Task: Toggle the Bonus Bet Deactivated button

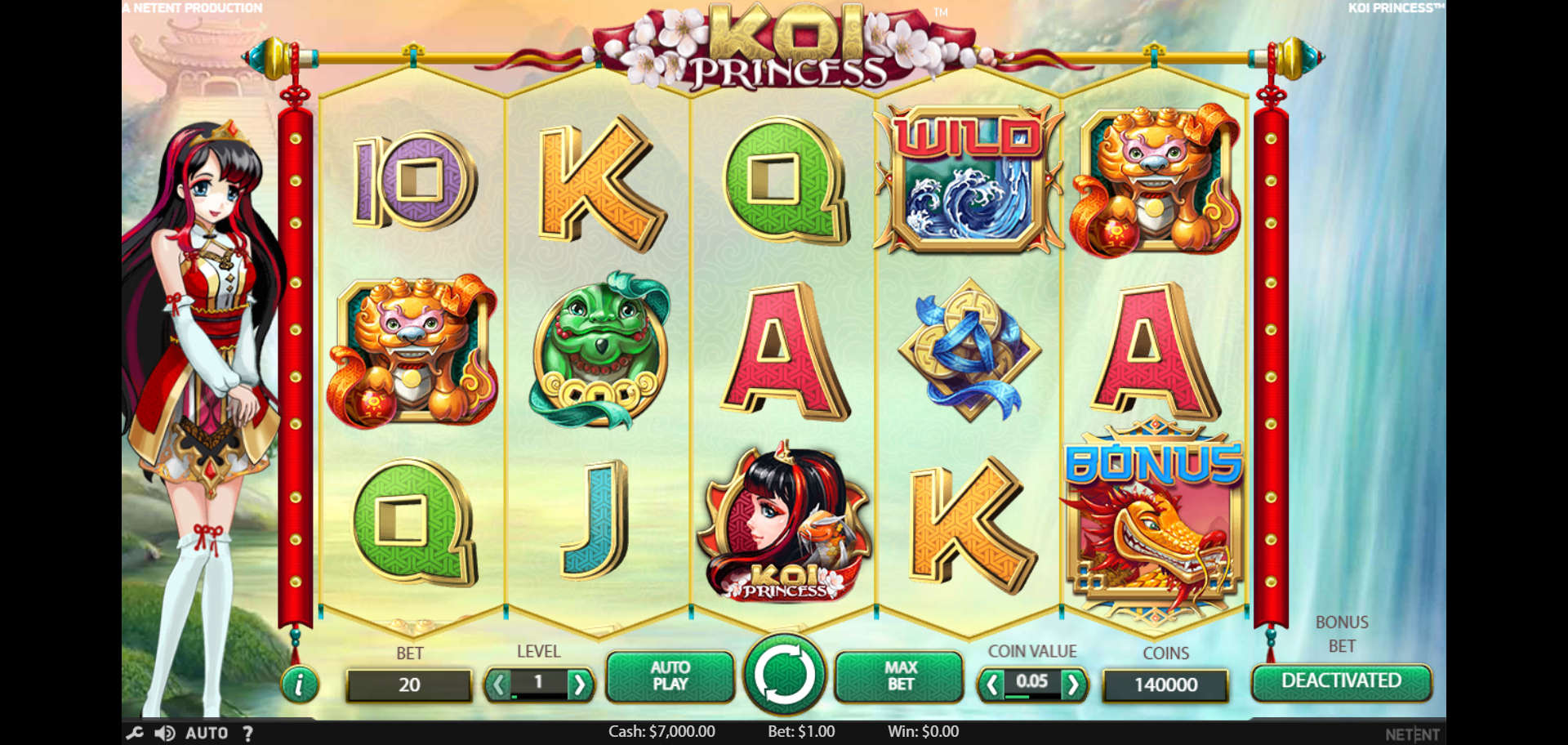Action: pyautogui.click(x=1341, y=681)
